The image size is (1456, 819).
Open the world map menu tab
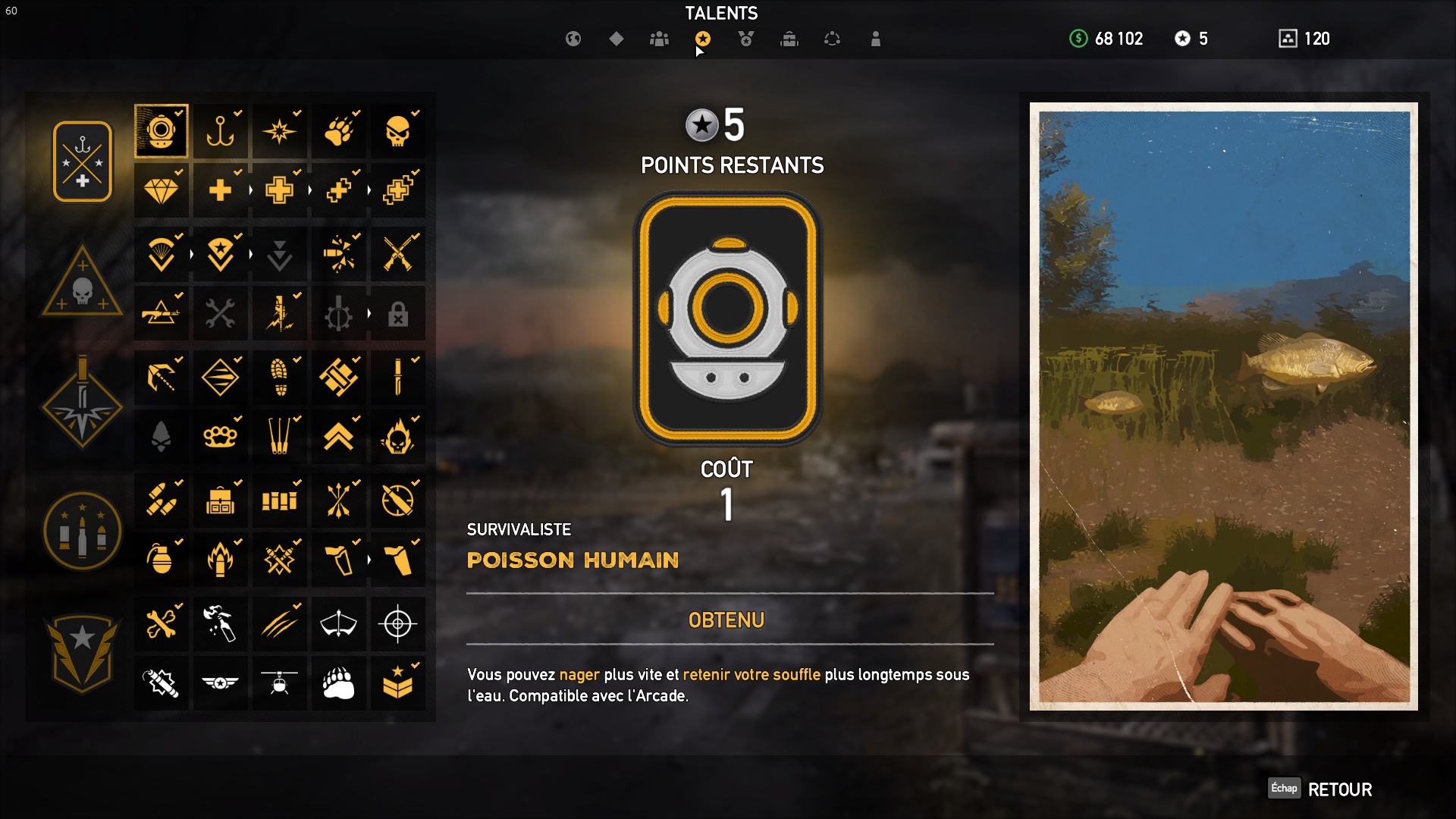point(573,39)
